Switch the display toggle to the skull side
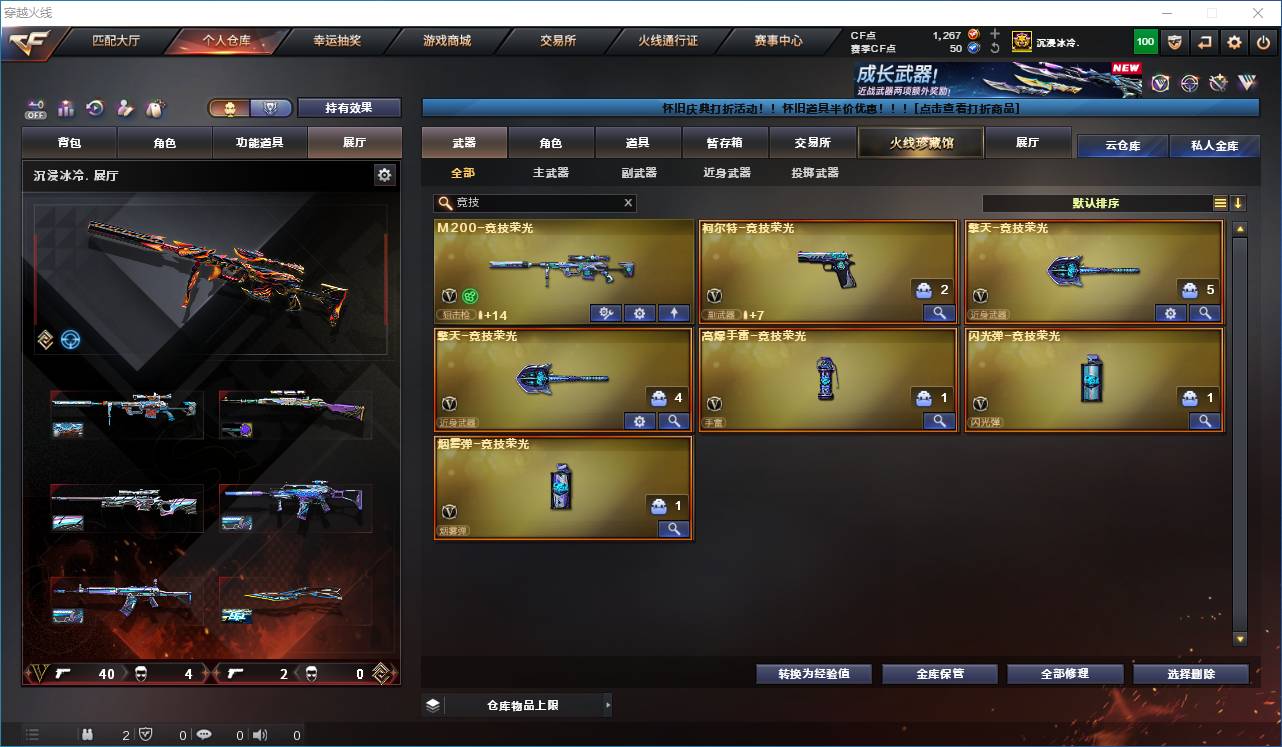Viewport: 1282px width, 747px height. (228, 108)
